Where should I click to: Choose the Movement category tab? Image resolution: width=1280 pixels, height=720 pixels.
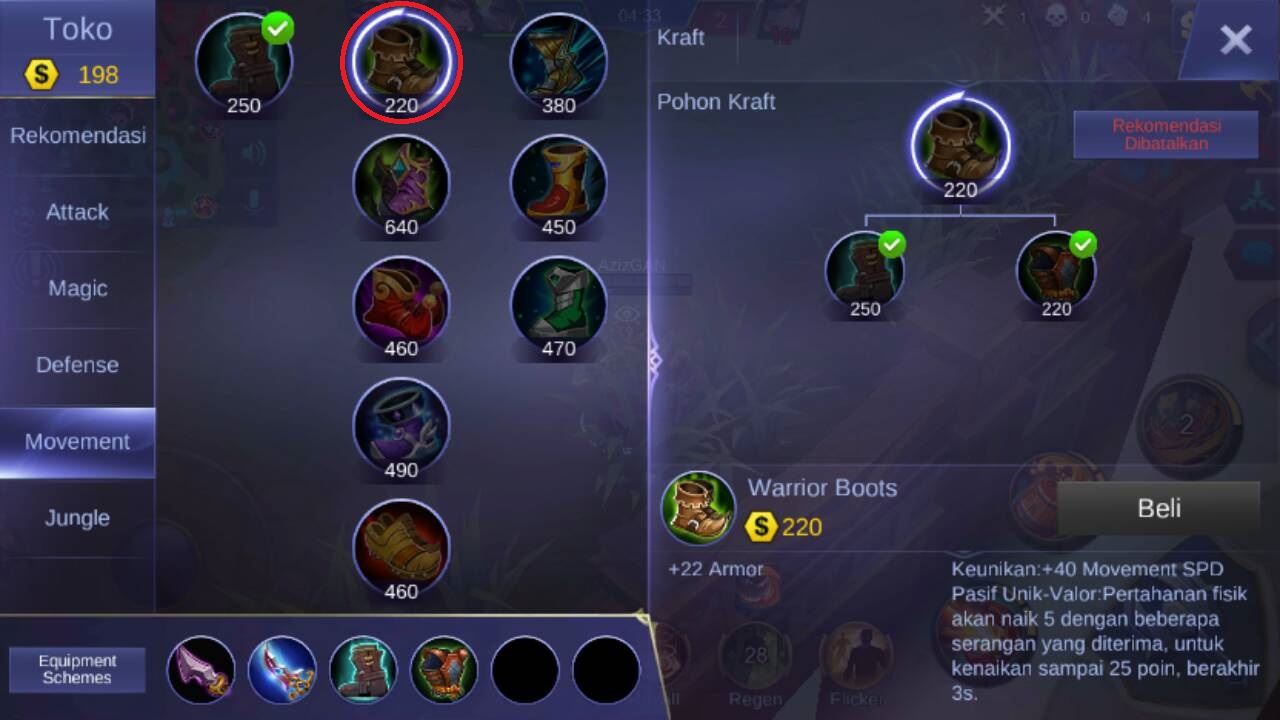[78, 441]
